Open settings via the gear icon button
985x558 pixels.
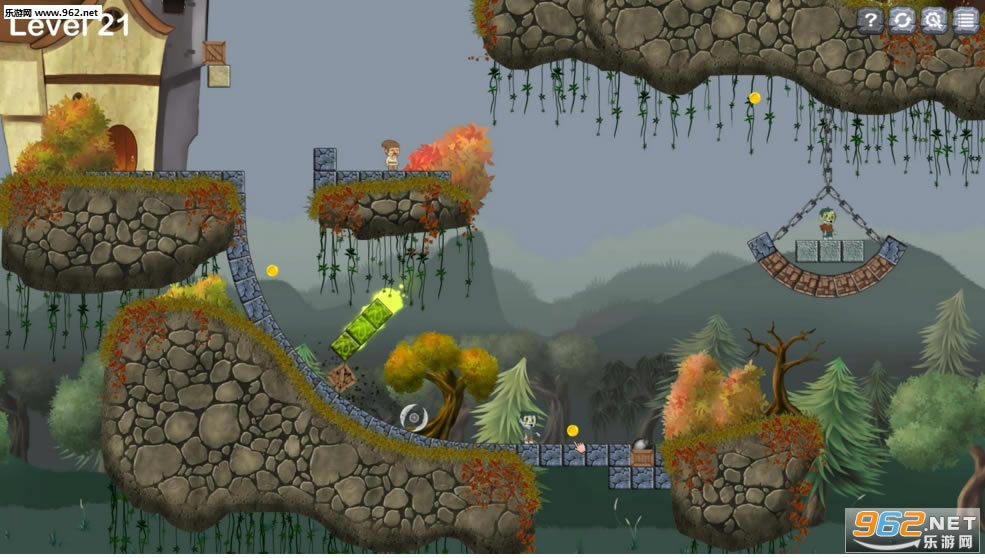click(934, 20)
